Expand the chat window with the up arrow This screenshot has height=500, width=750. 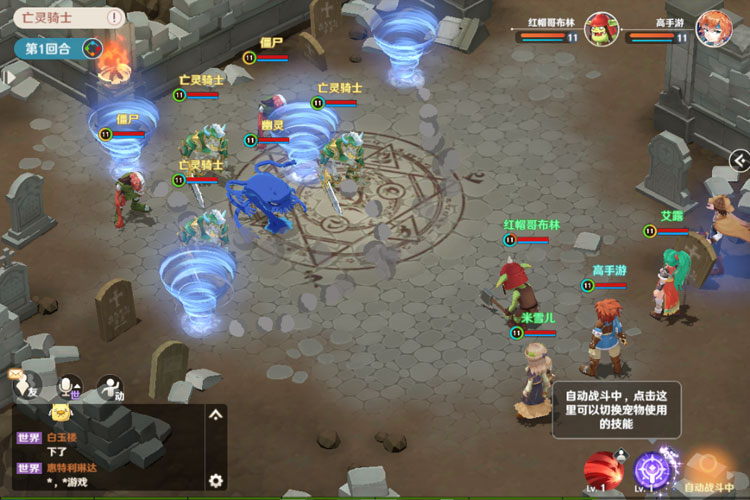[215, 414]
